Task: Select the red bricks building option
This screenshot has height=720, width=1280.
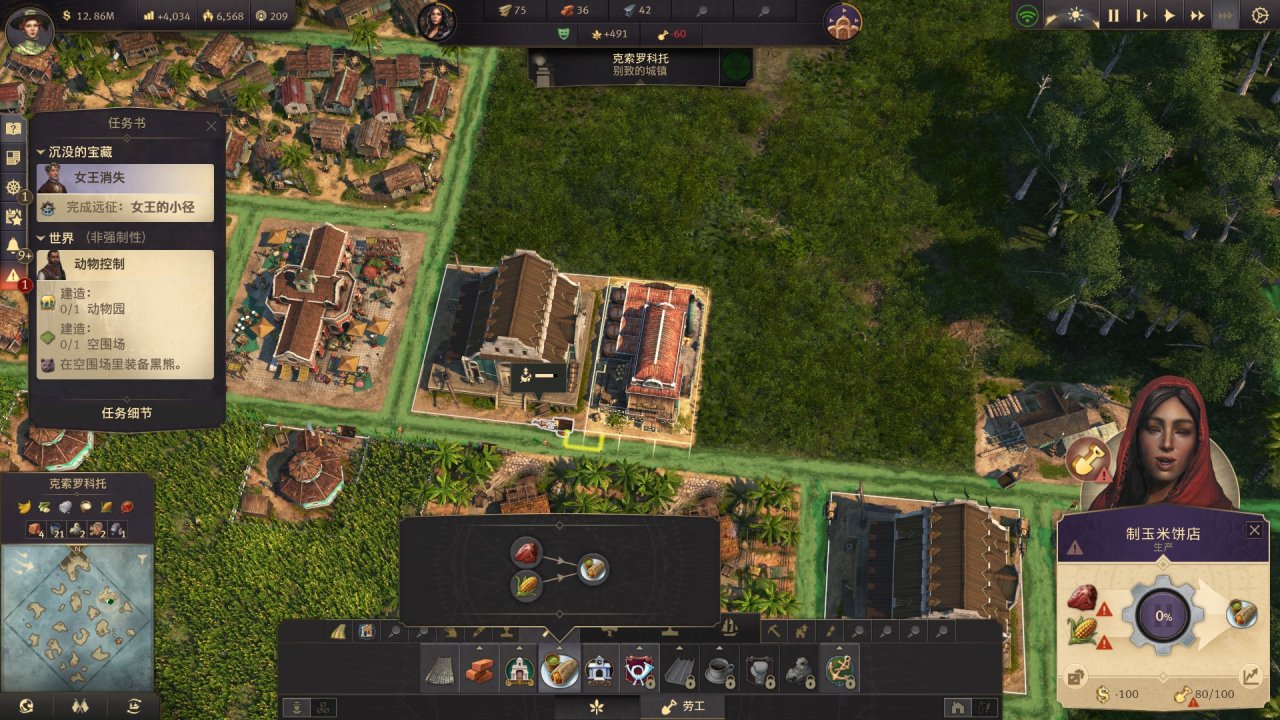Action: pos(480,669)
